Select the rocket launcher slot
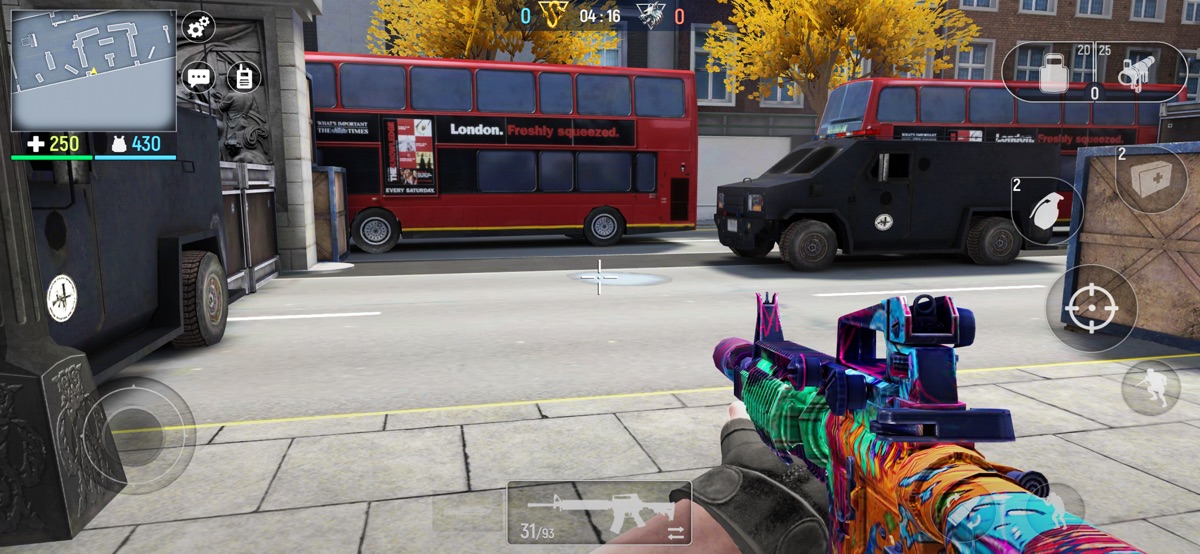Viewport: 1200px width, 554px height. [1135, 72]
